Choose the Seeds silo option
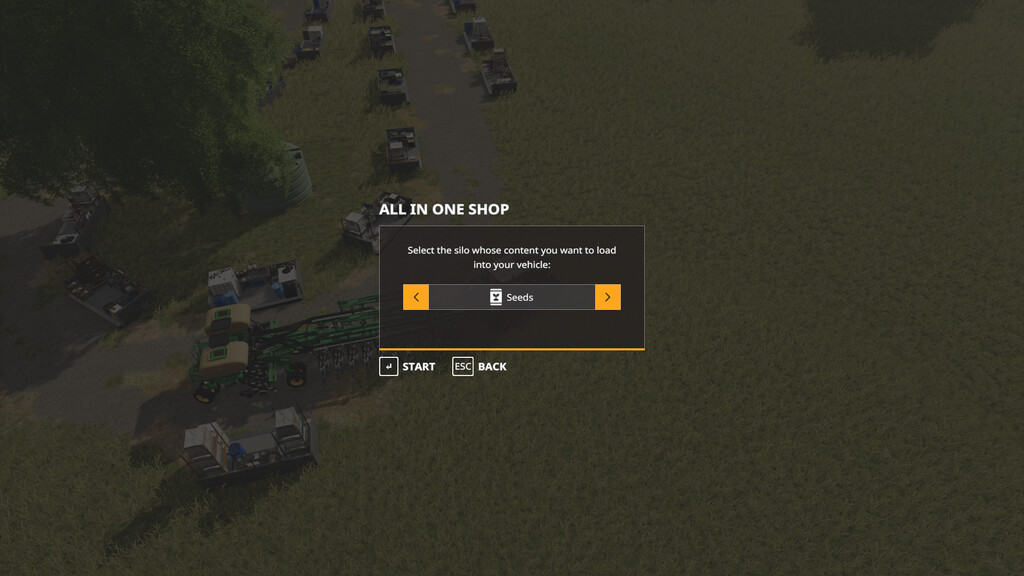Viewport: 1024px width, 576px height. (x=512, y=297)
